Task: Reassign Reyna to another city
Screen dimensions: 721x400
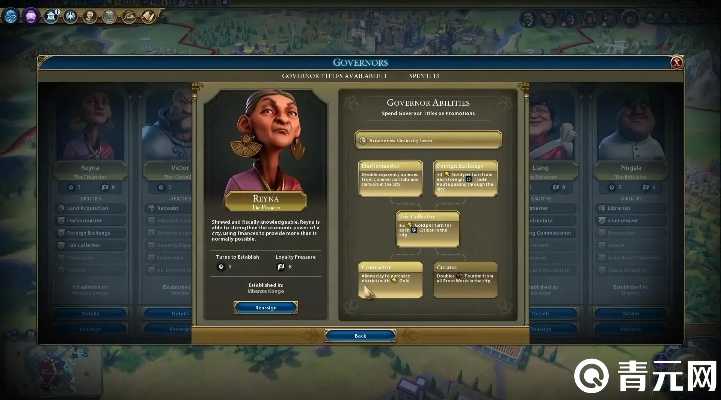Action: [x=265, y=307]
